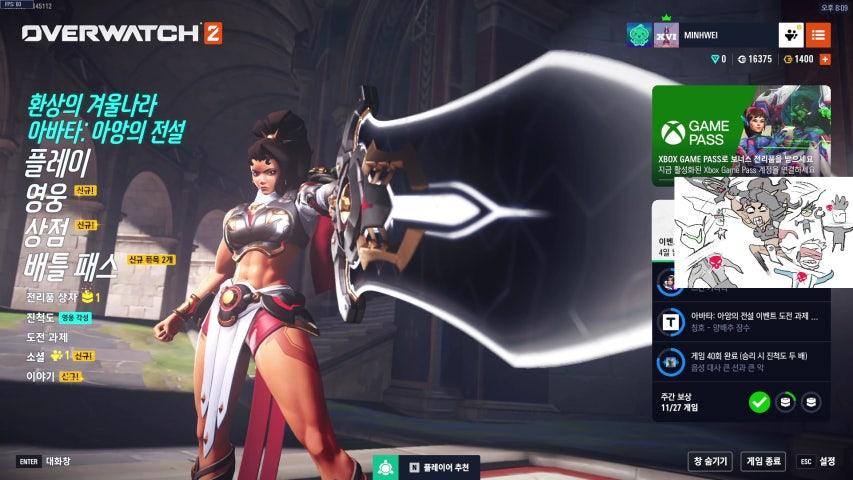Add coins with the orange plus button

[825, 60]
